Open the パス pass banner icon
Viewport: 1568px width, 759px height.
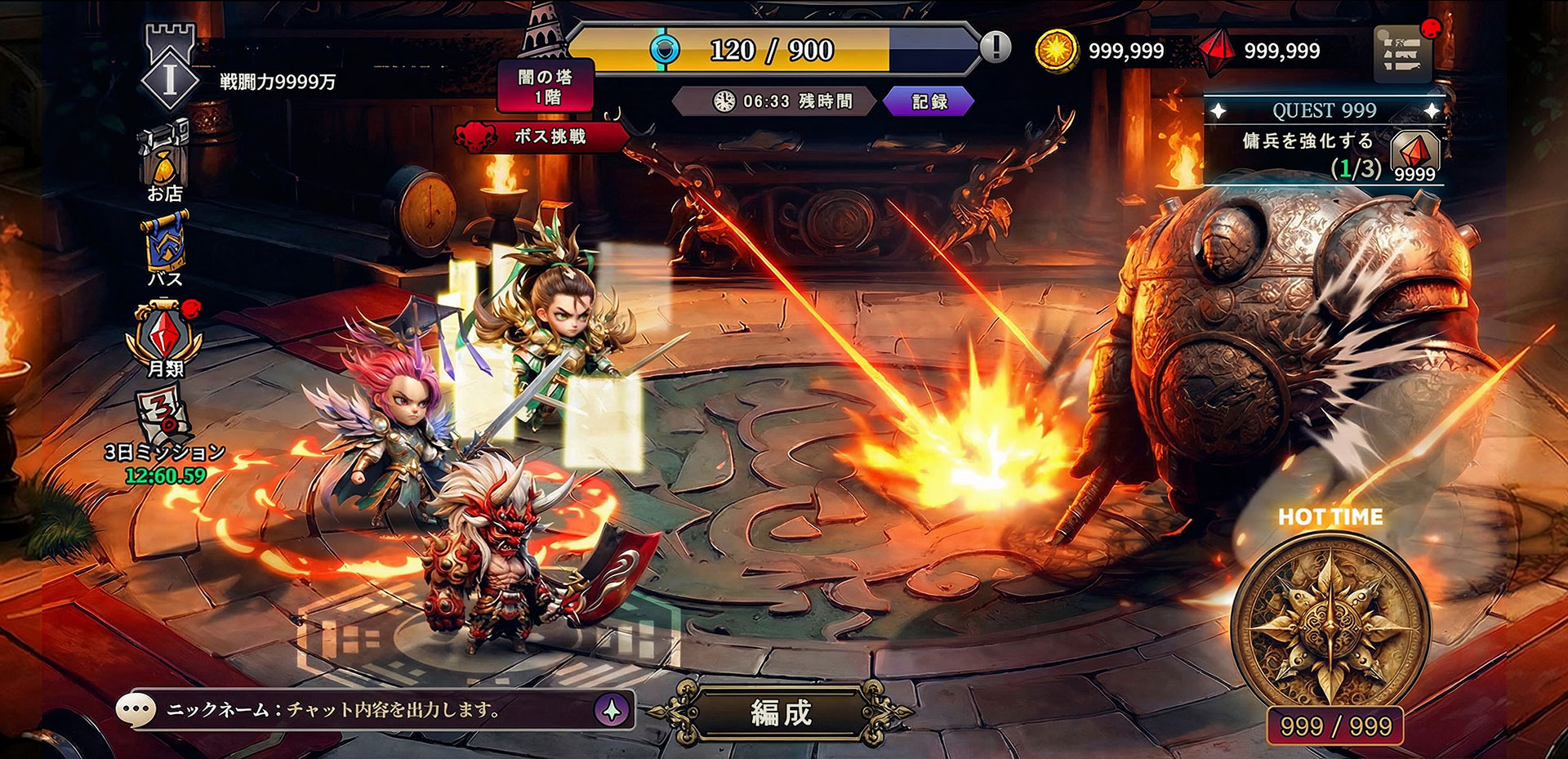[x=166, y=248]
